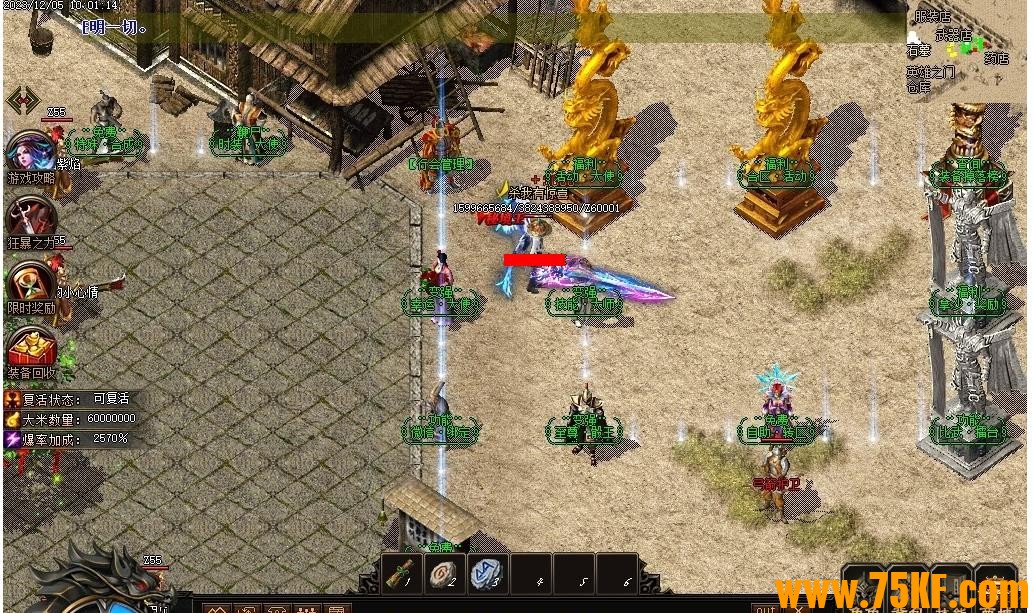This screenshot has height=613, width=1033.
Task: Select the 仓库 warehouse label on the minimap
Action: tap(919, 87)
